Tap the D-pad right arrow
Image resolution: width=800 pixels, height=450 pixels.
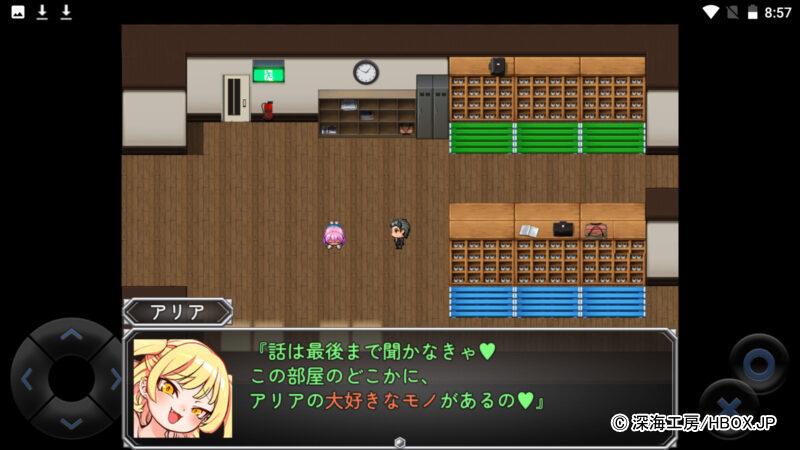[x=114, y=379]
